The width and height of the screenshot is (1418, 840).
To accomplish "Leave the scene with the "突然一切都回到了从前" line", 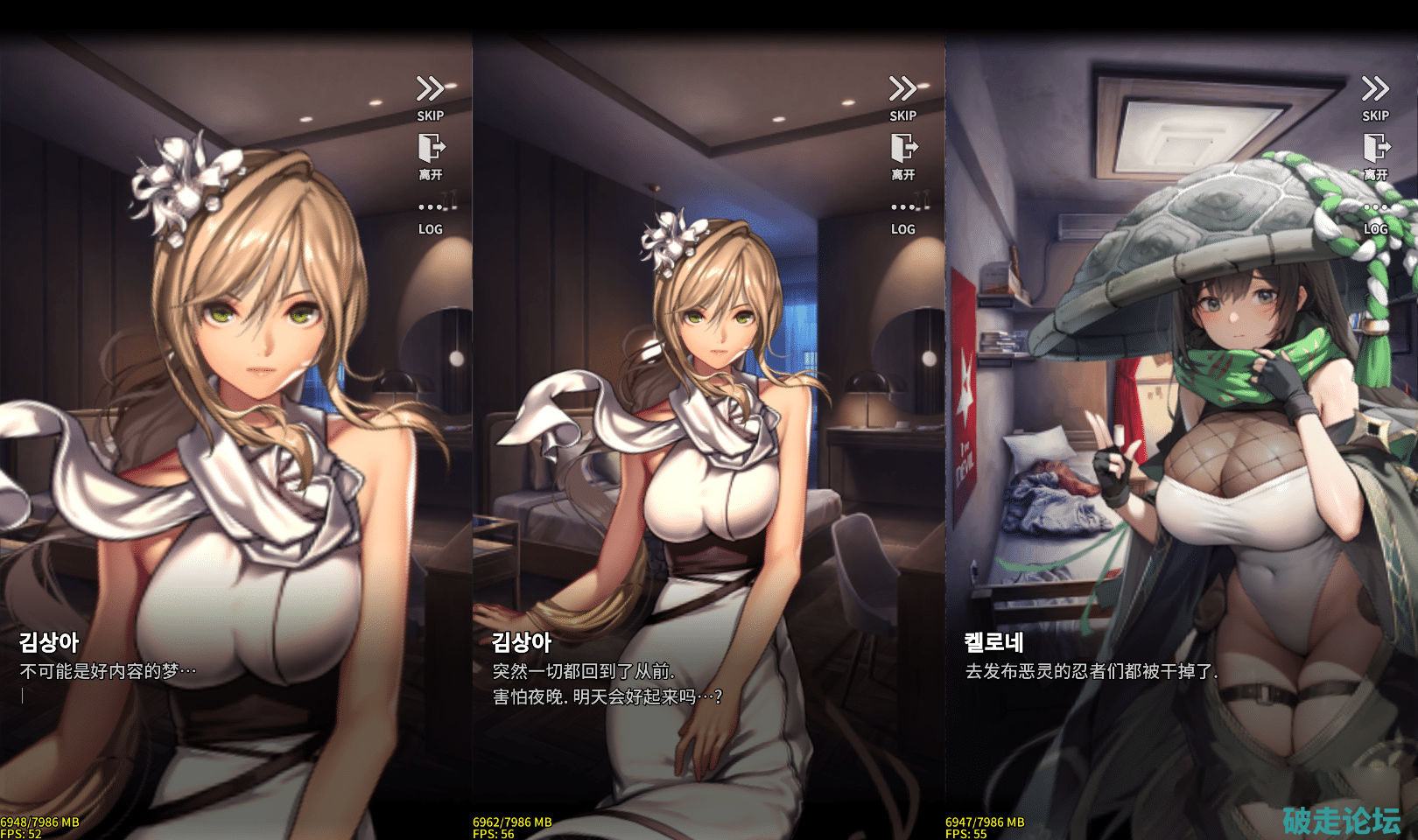I will click(x=902, y=156).
